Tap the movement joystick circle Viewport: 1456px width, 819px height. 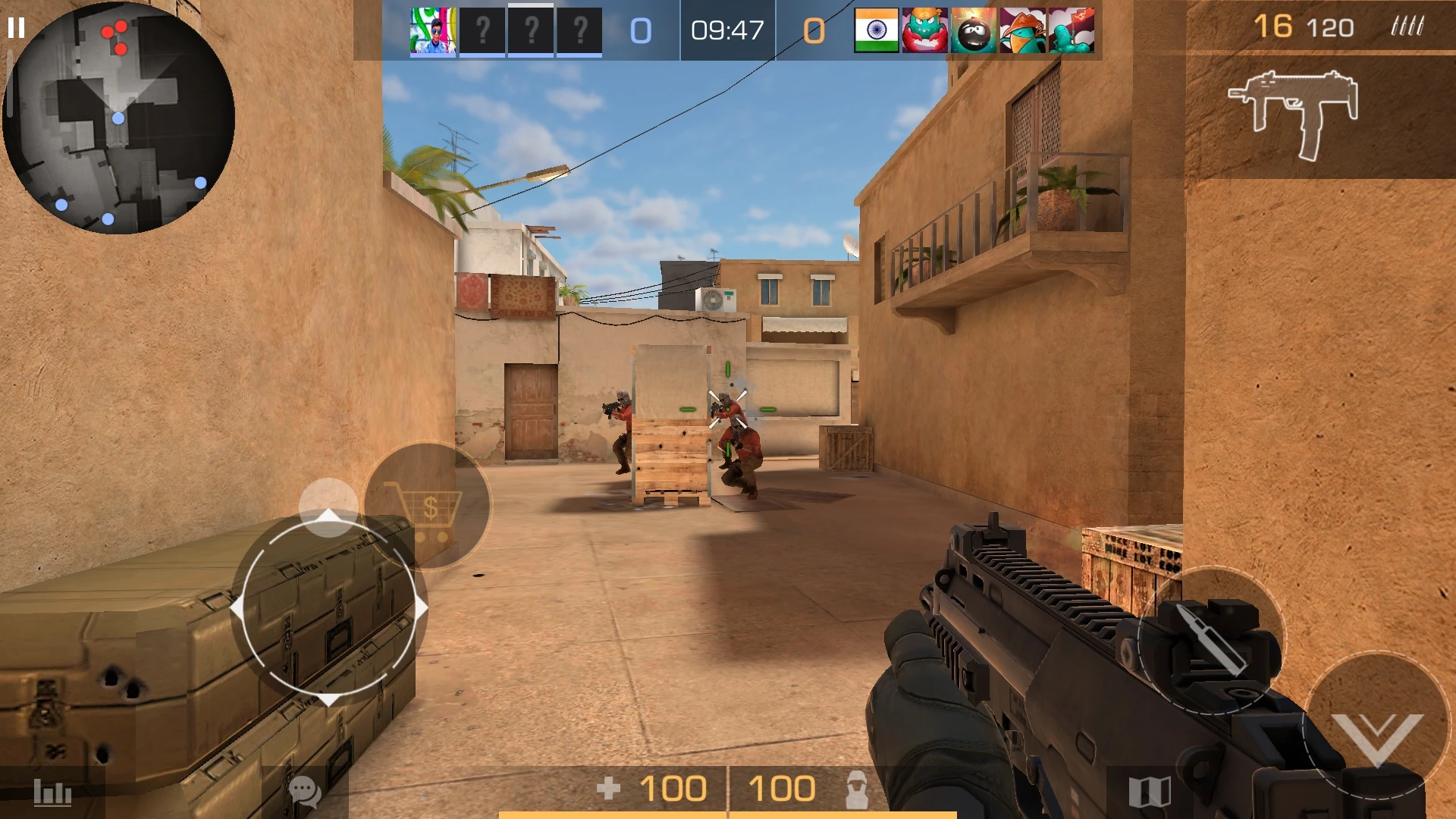(x=329, y=608)
